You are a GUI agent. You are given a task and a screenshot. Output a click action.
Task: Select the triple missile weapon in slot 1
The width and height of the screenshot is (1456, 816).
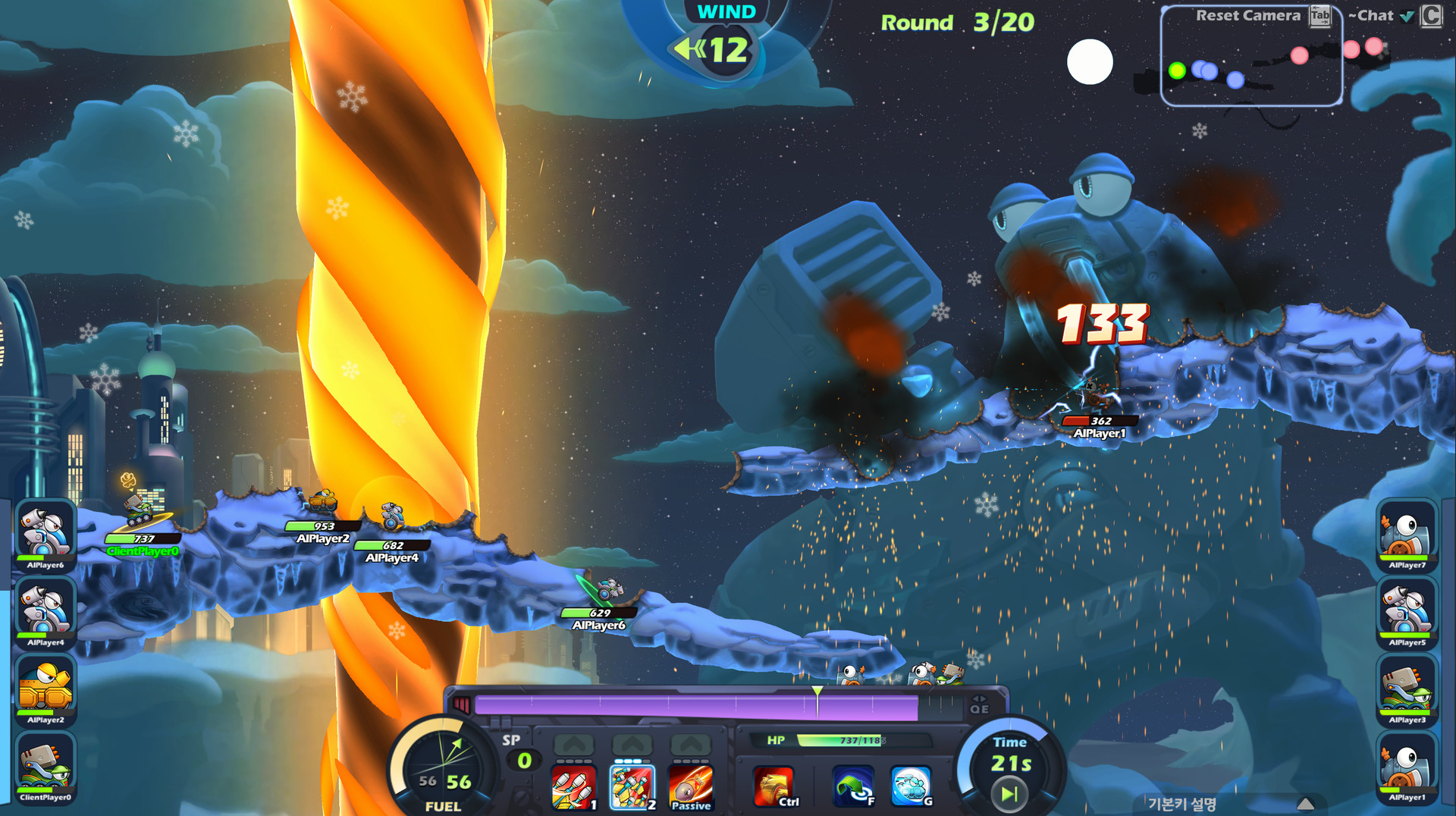coord(573,787)
